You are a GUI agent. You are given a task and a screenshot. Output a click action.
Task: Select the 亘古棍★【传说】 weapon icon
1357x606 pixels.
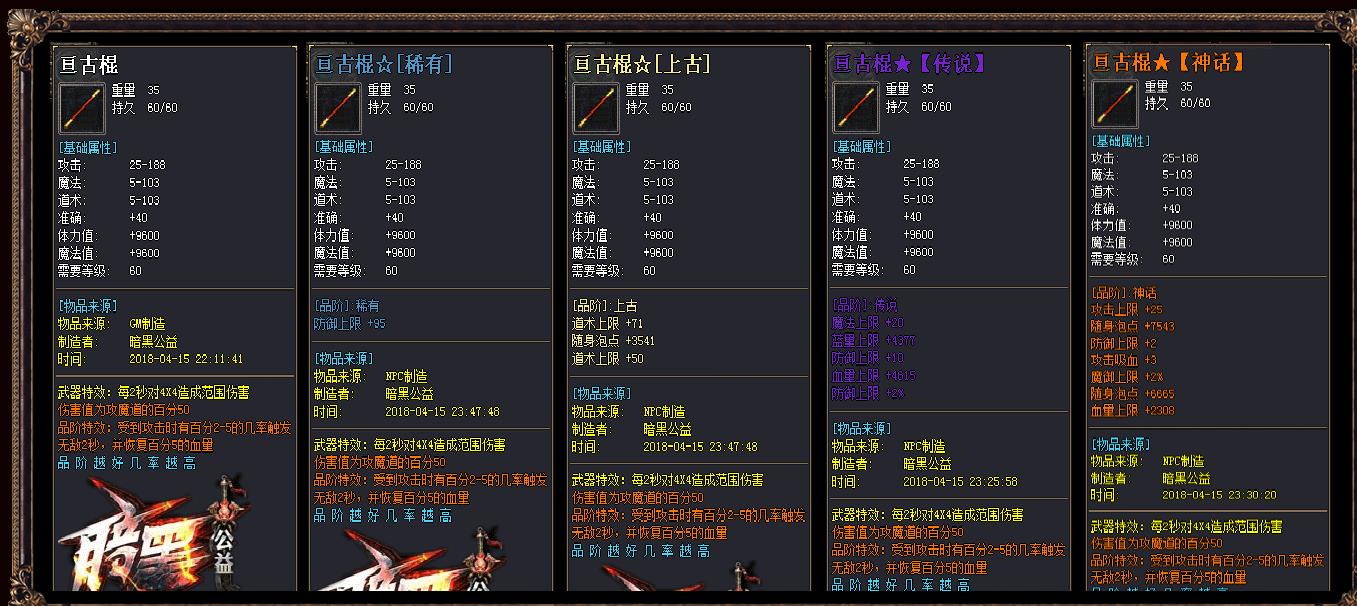856,107
